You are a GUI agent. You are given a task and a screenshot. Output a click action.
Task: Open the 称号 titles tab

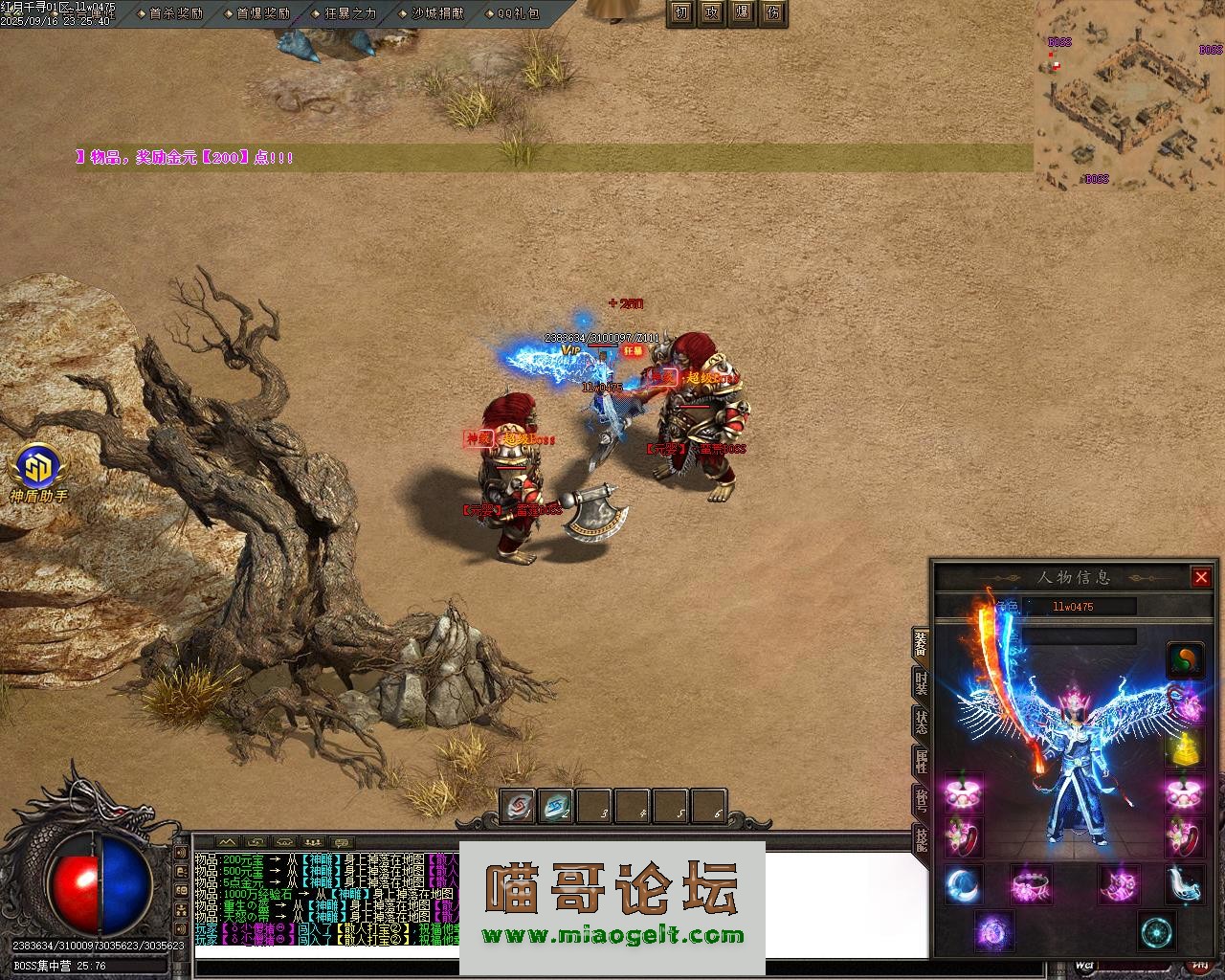[x=921, y=801]
